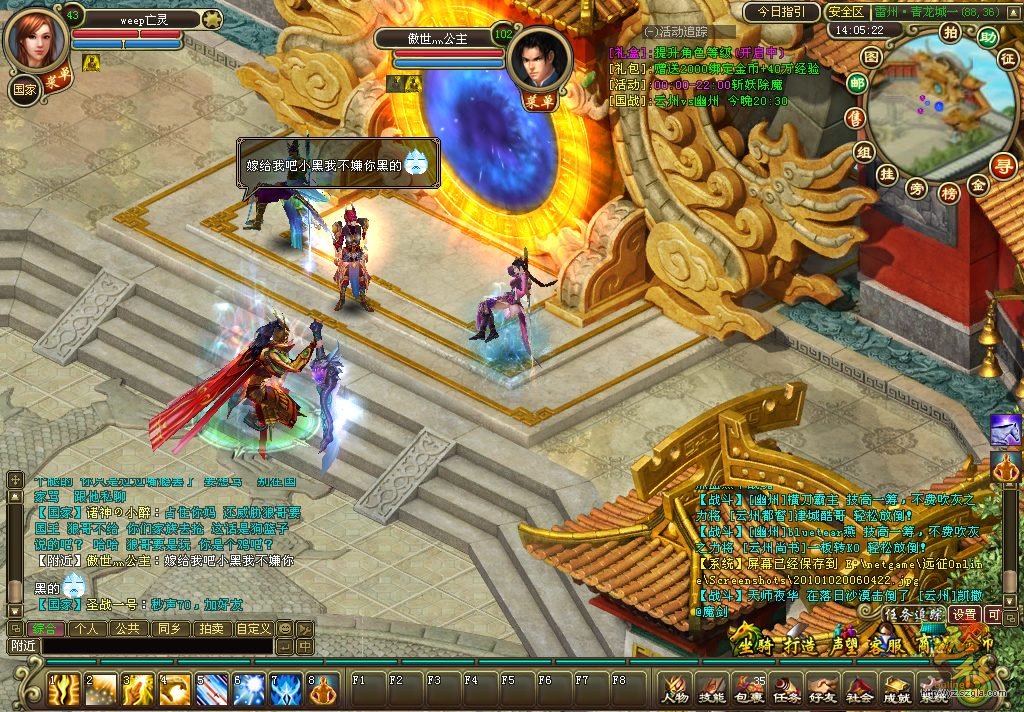Open the 好友 friends list
This screenshot has height=712, width=1024.
click(x=822, y=689)
